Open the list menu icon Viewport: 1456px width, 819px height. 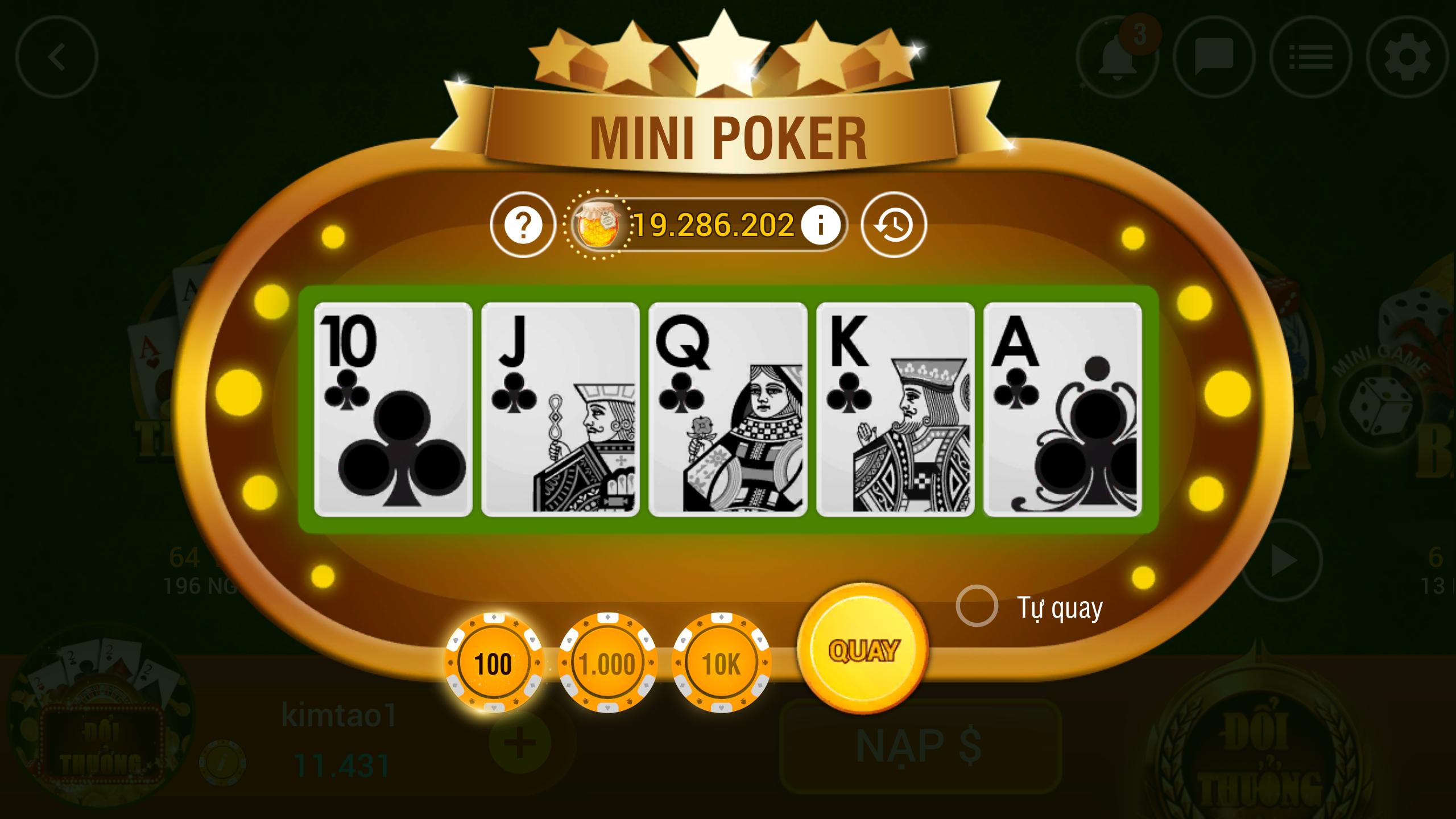pos(1310,57)
